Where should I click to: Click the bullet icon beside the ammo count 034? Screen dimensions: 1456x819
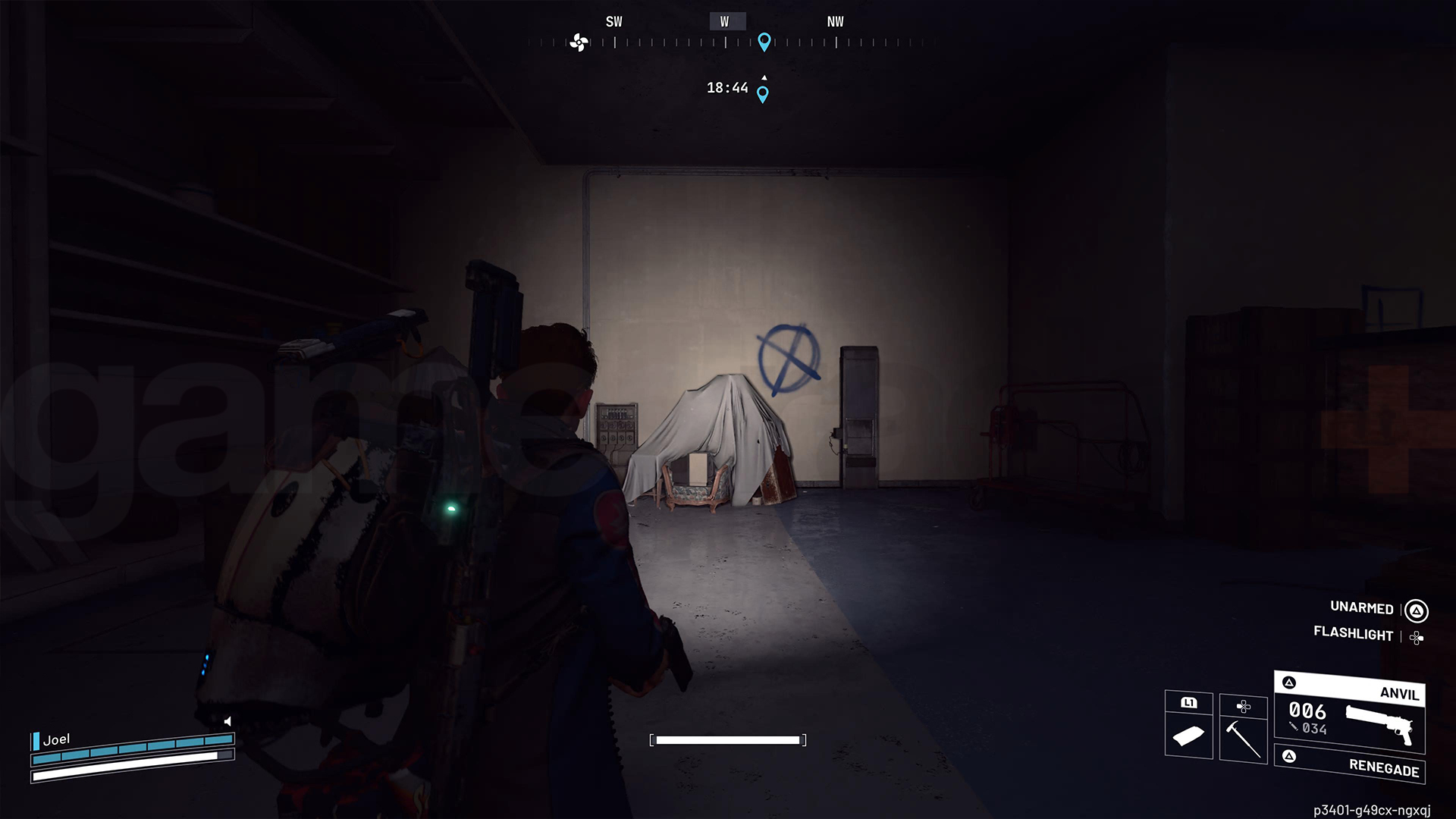[1293, 726]
